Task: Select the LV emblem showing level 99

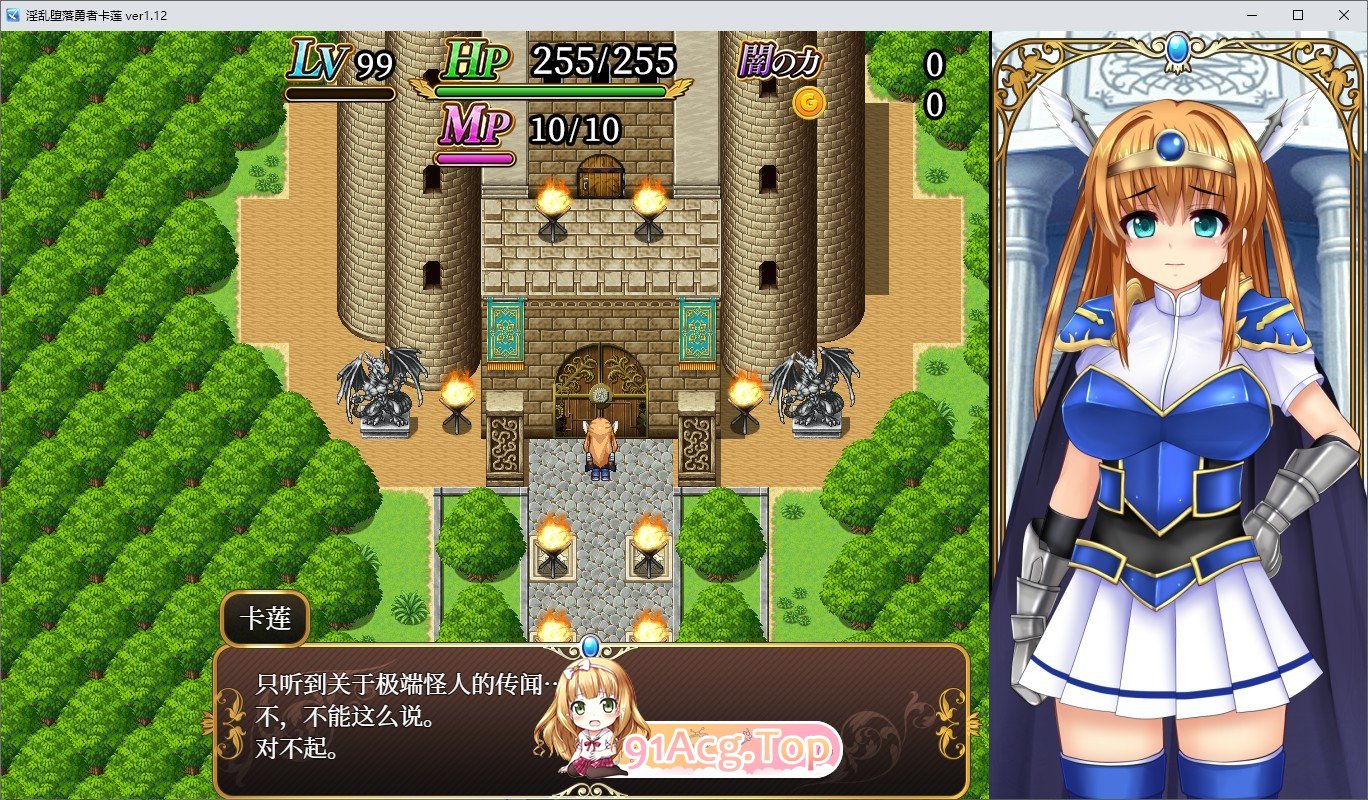Action: coord(314,62)
